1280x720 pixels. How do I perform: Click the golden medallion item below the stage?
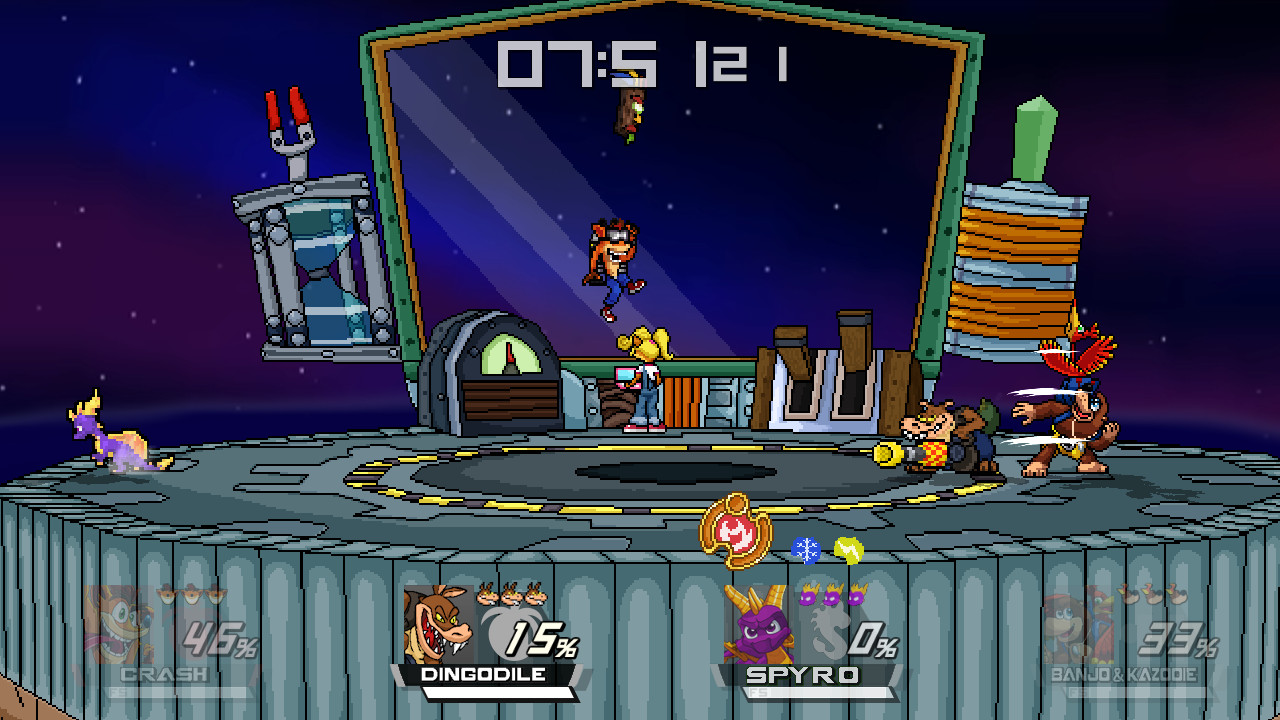tap(737, 530)
